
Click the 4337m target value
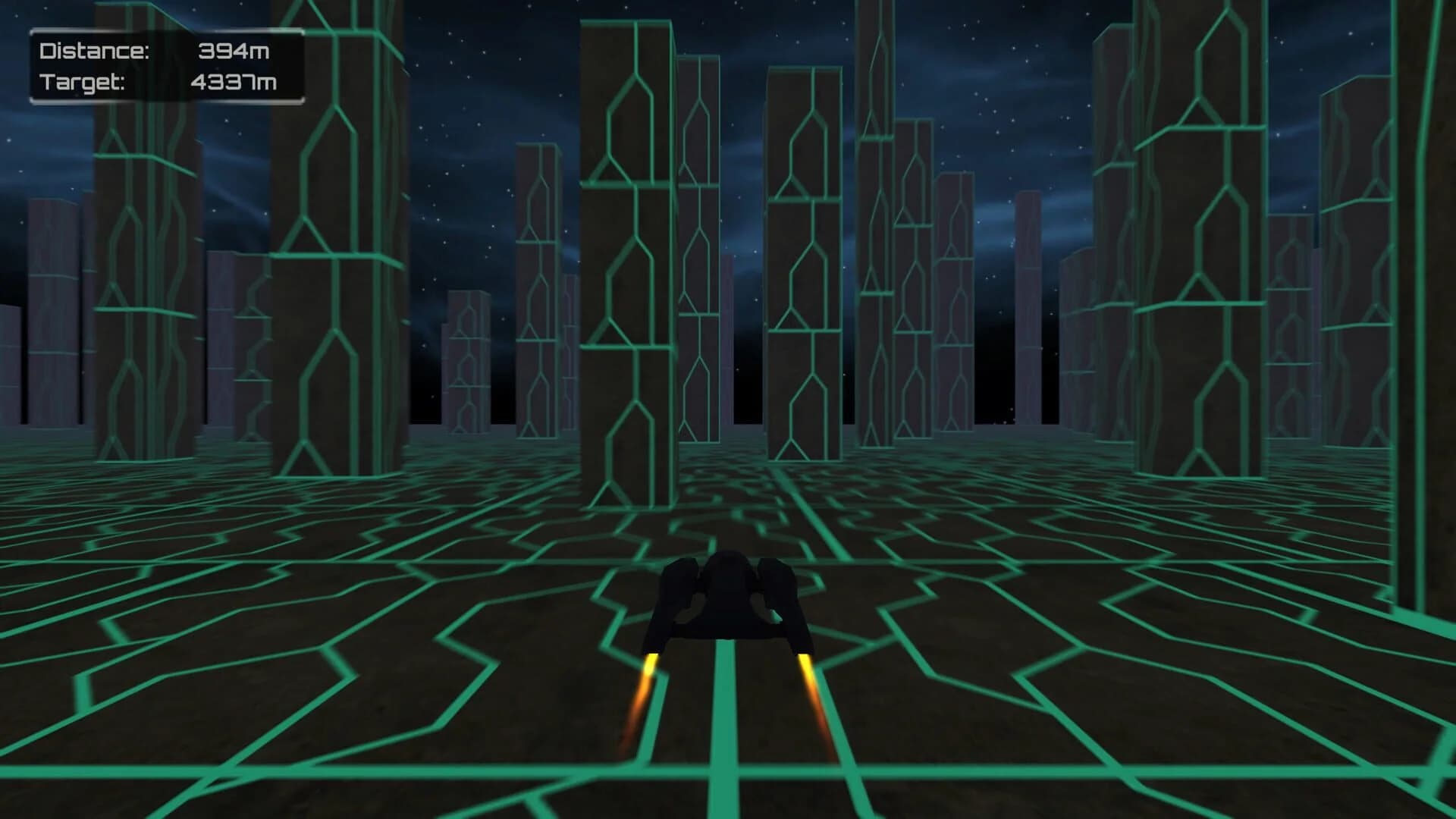pos(234,83)
